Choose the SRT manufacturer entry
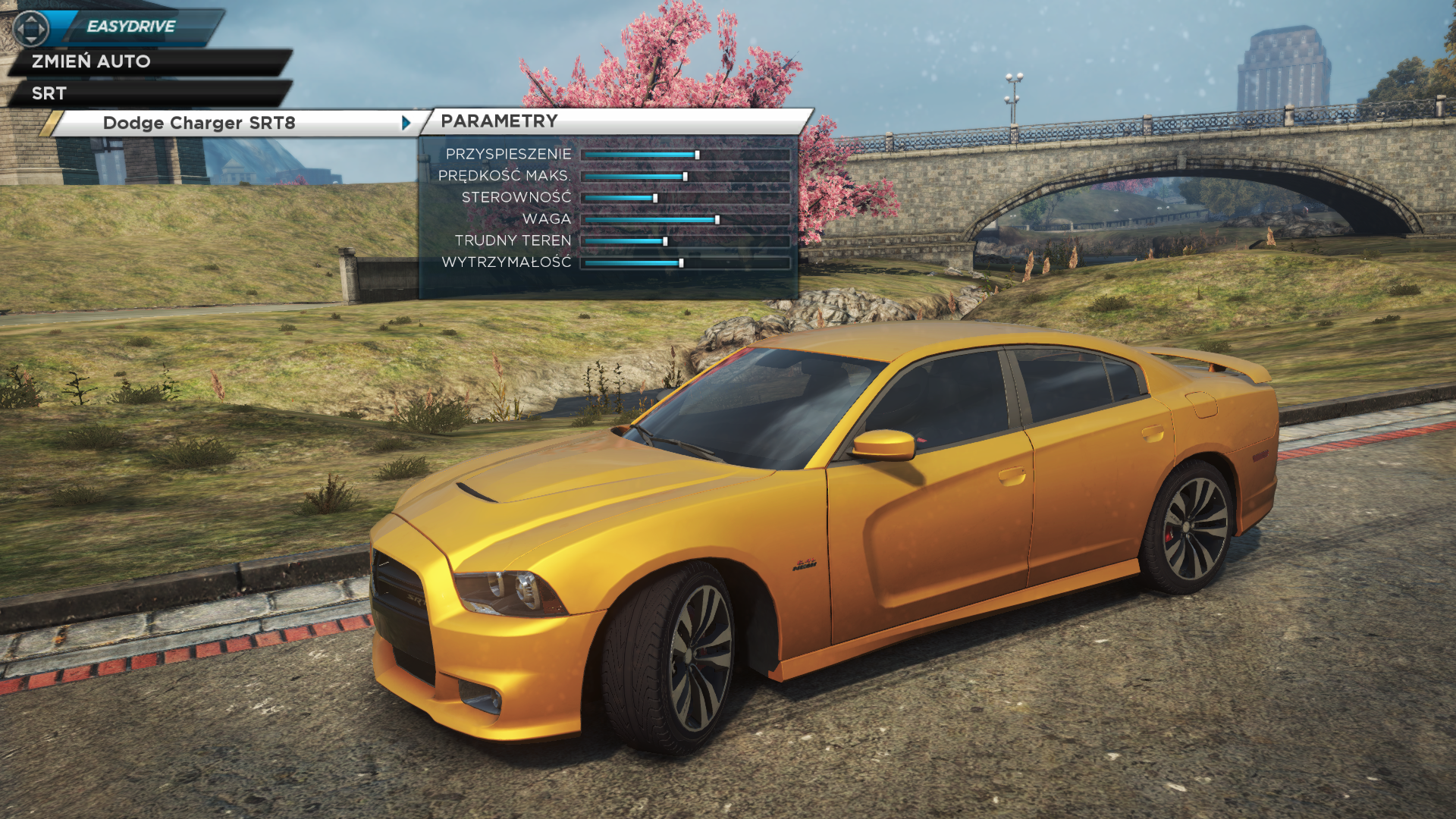This screenshot has height=819, width=1456. pyautogui.click(x=49, y=93)
